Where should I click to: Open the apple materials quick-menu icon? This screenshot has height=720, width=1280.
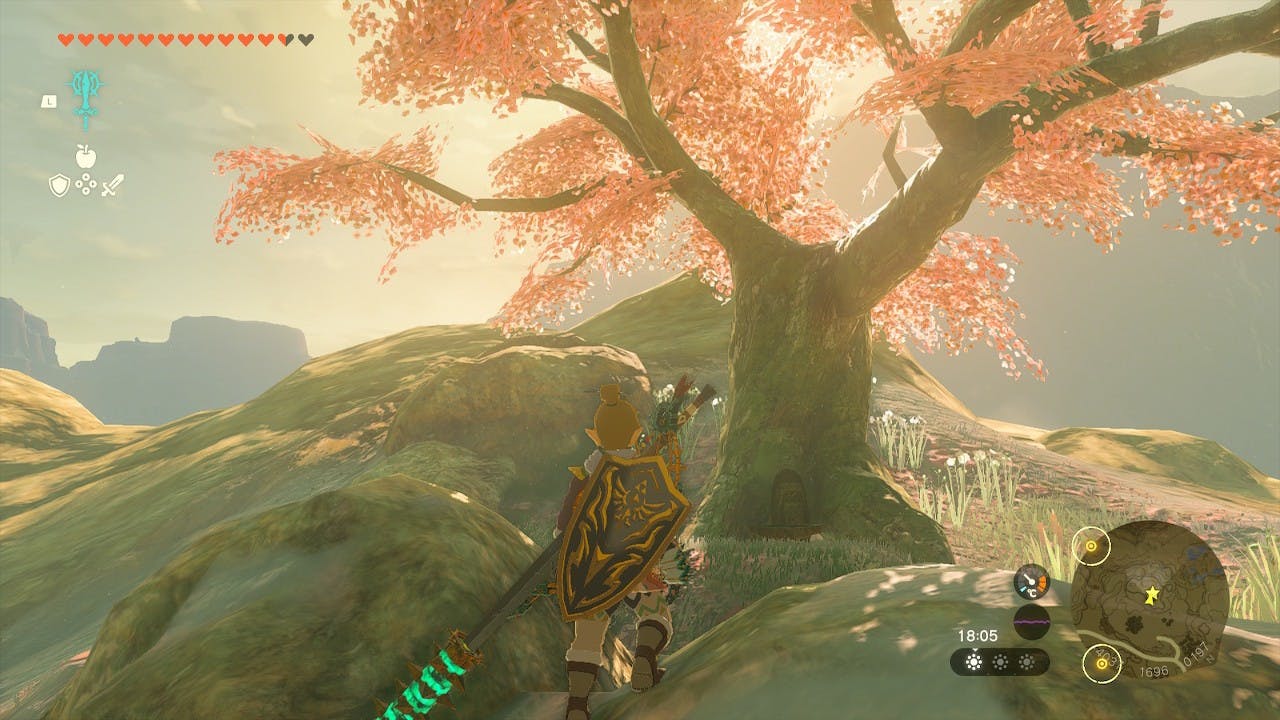[85, 156]
